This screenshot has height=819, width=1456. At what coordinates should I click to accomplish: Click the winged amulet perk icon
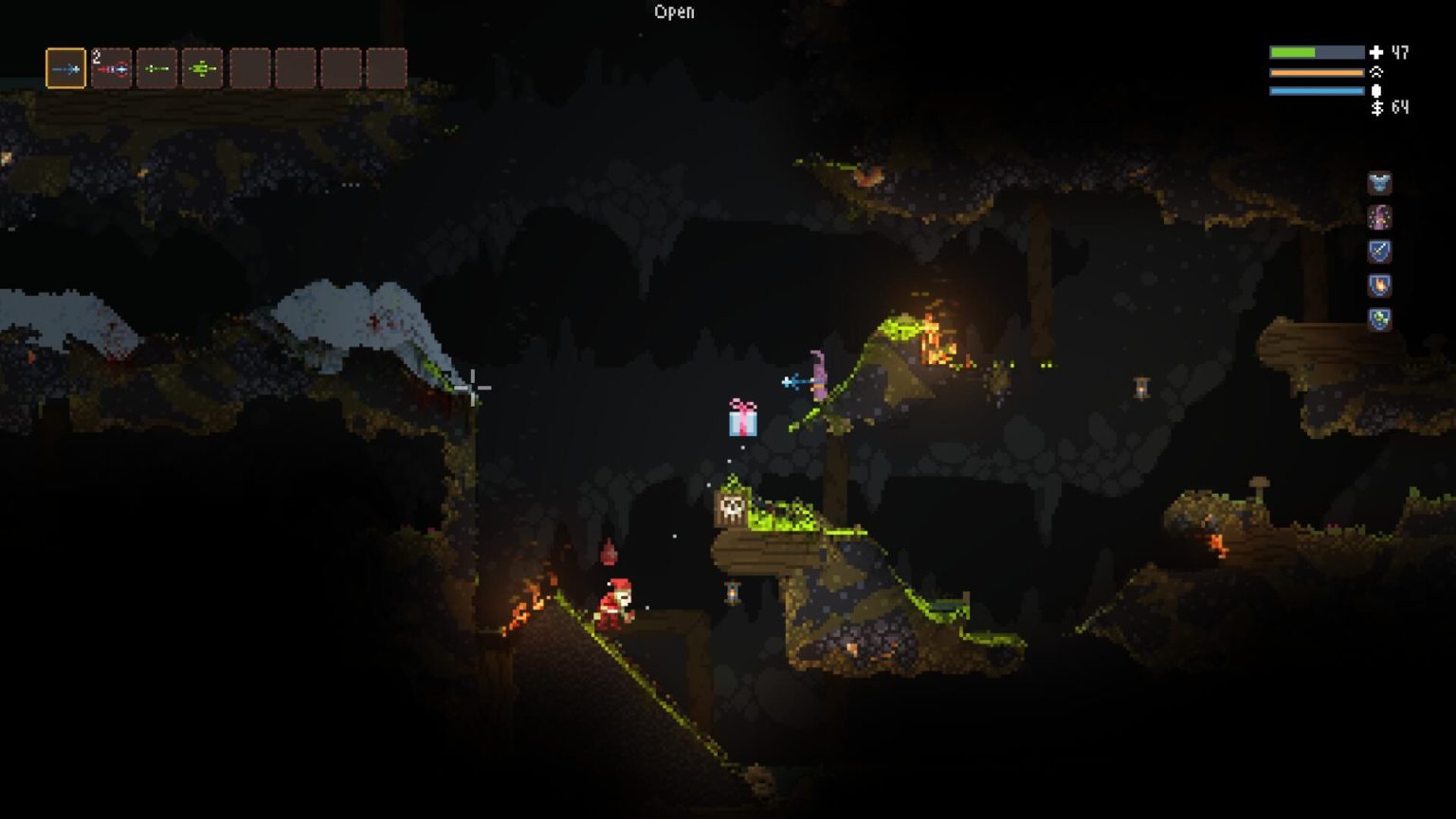pos(1380,183)
